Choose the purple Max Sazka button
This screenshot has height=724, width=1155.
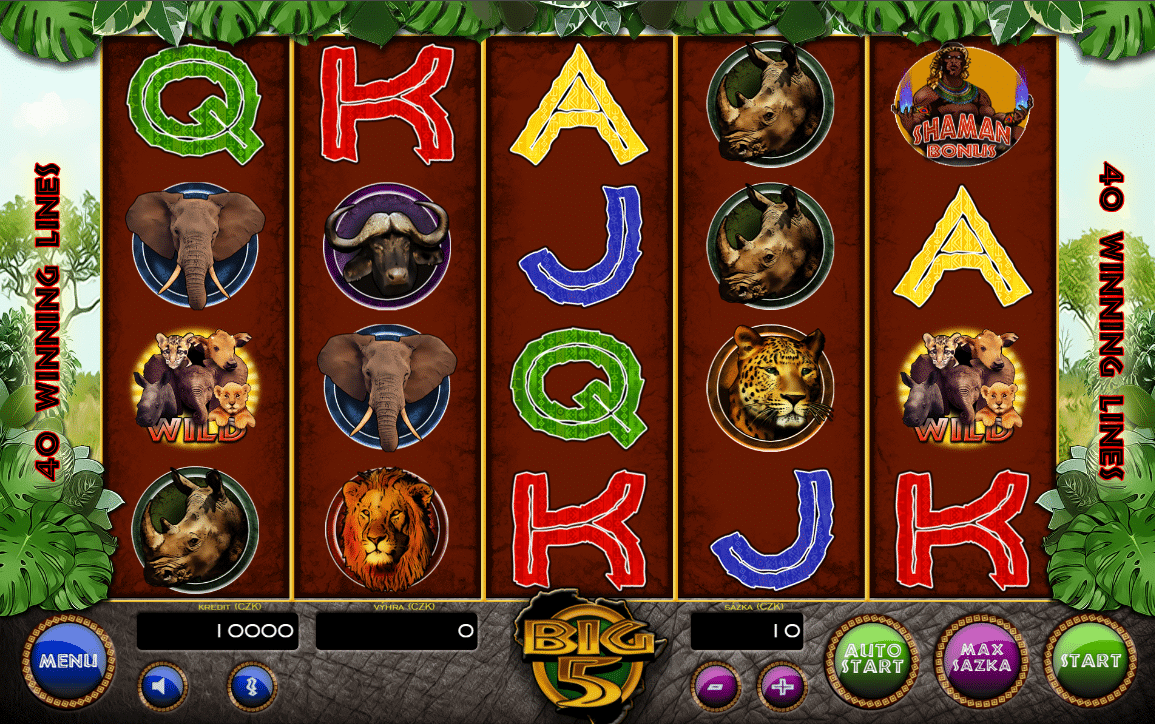(x=981, y=659)
